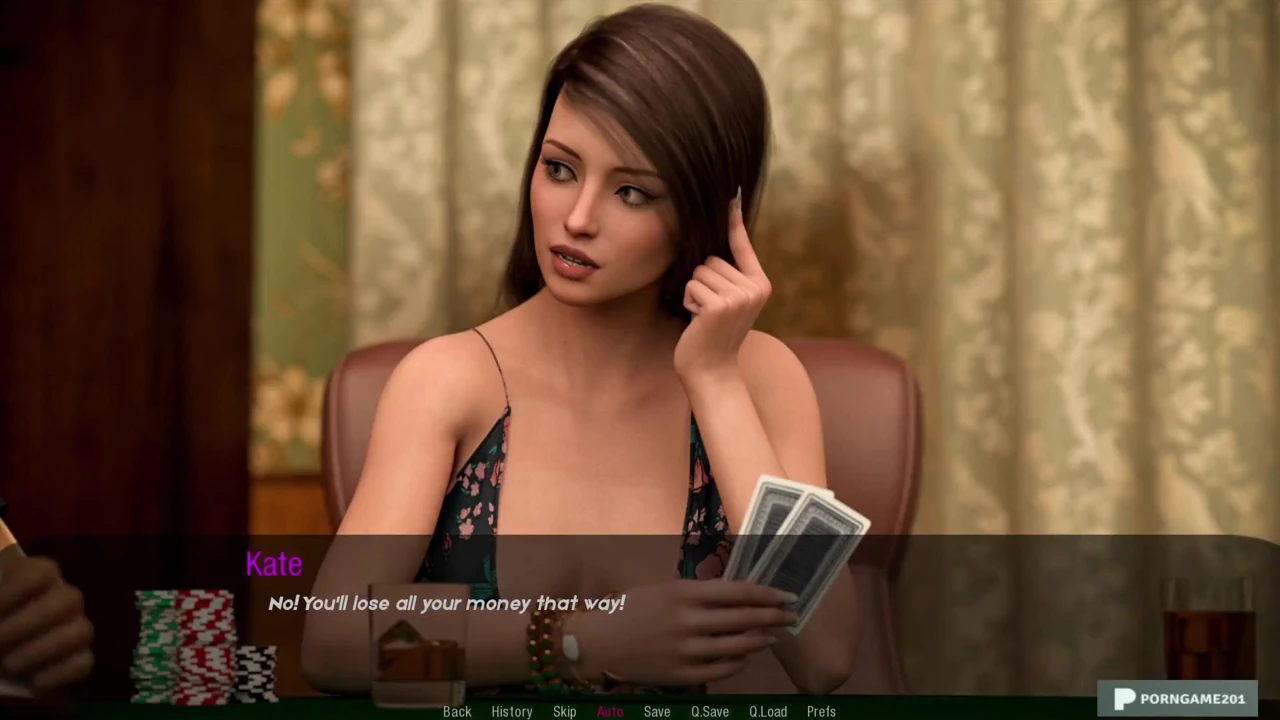
Task: Activate Skip to fast-forward dialogue
Action: point(564,711)
